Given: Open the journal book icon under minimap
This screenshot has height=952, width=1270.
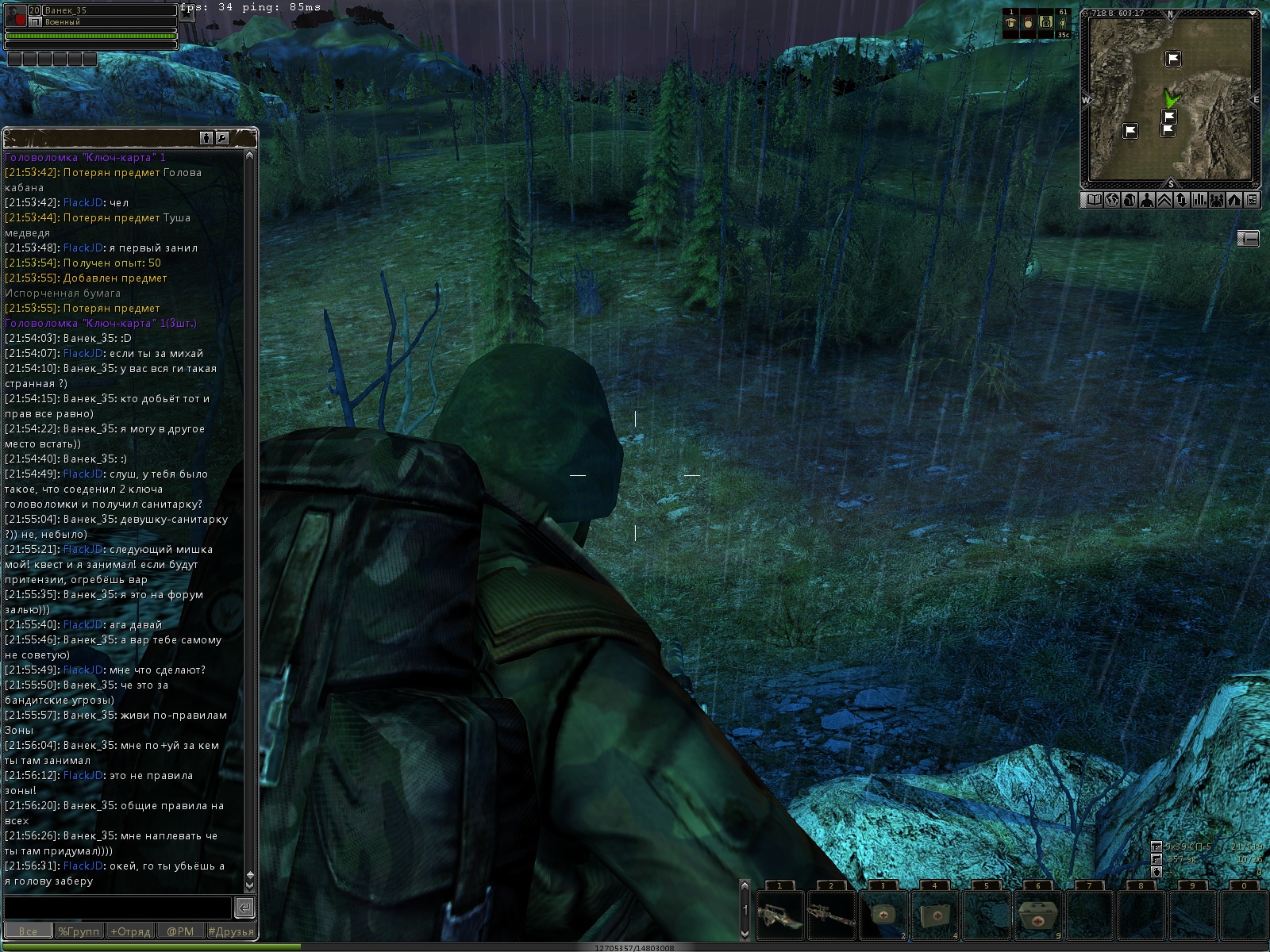Looking at the screenshot, I should pyautogui.click(x=1094, y=200).
